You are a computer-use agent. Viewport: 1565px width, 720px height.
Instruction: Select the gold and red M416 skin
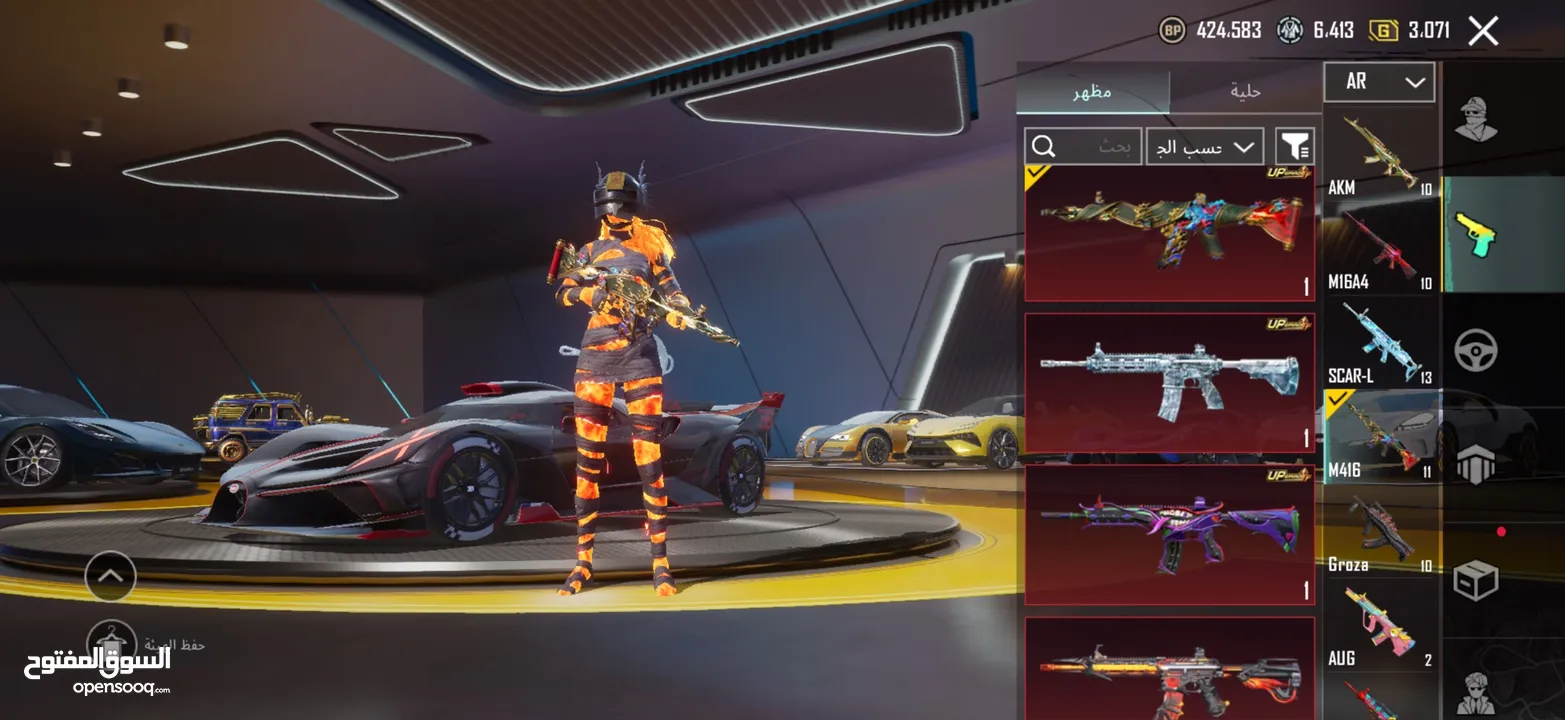coord(1169,233)
